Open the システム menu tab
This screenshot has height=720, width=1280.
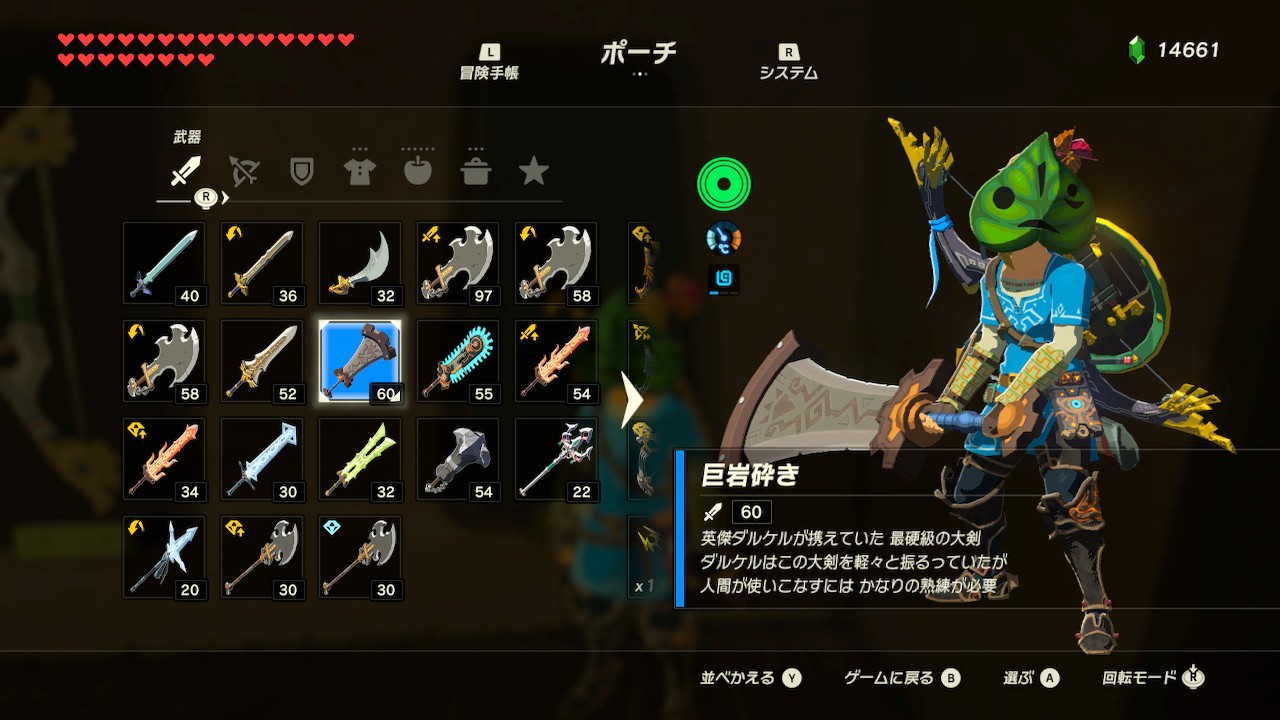click(x=788, y=62)
